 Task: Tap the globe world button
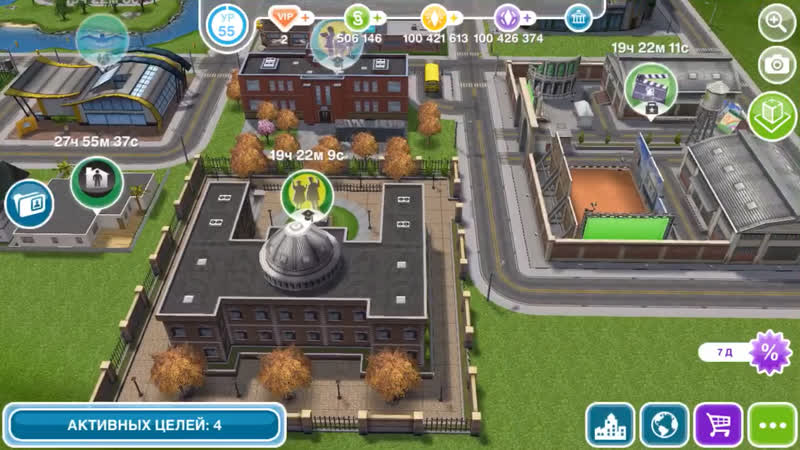pyautogui.click(x=664, y=424)
